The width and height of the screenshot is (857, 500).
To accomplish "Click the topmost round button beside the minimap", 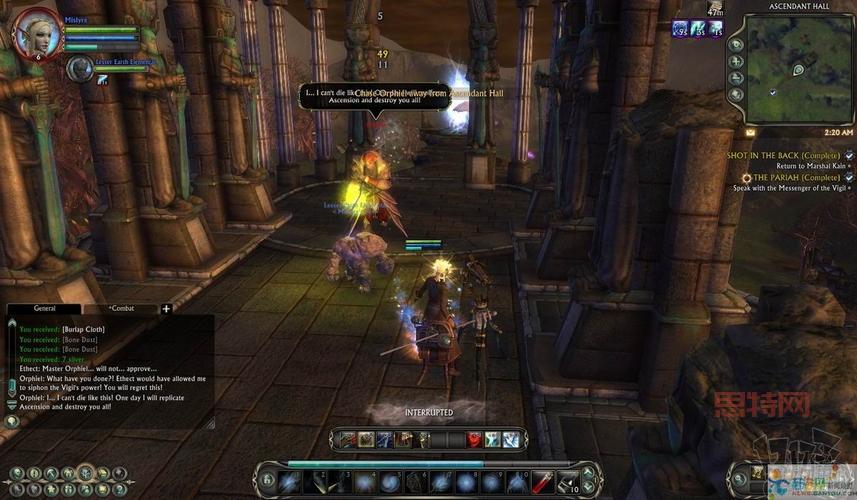I will coord(737,45).
